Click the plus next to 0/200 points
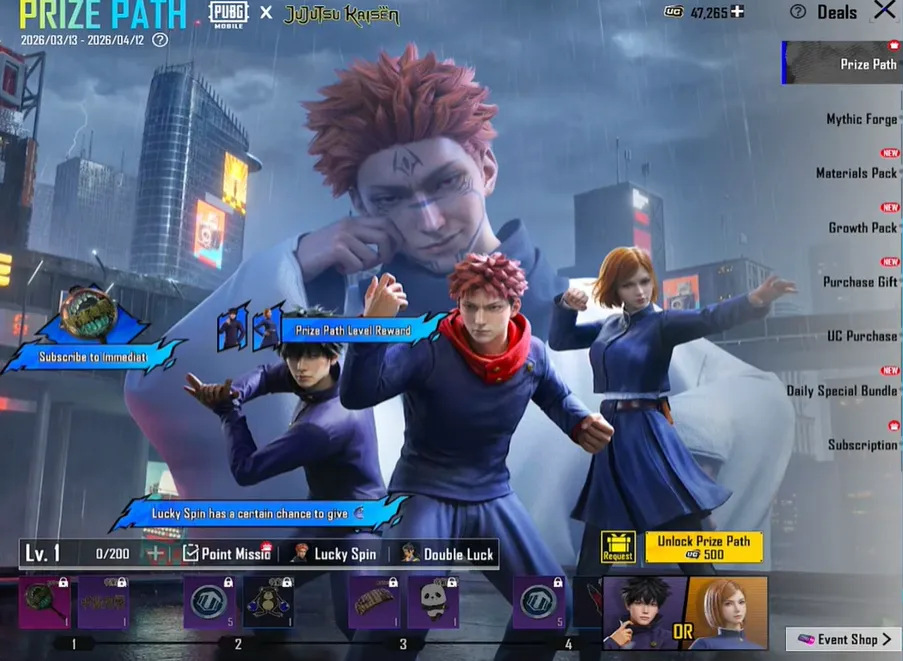Viewport: 903px width, 661px height. (155, 554)
